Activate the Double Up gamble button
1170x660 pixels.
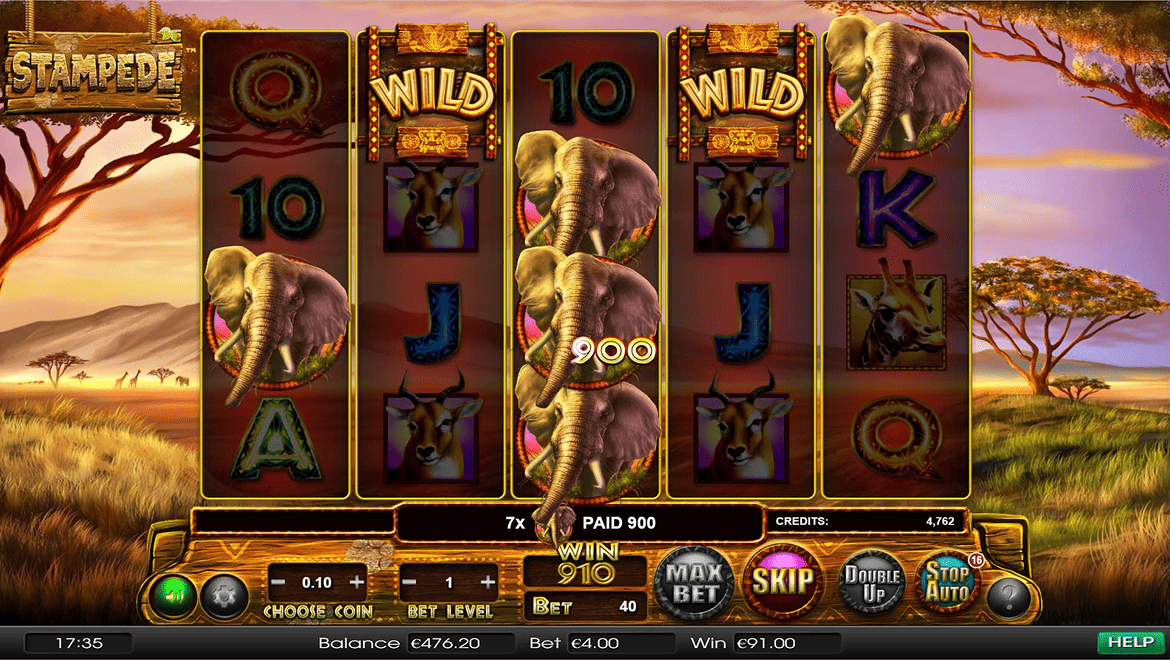(872, 582)
